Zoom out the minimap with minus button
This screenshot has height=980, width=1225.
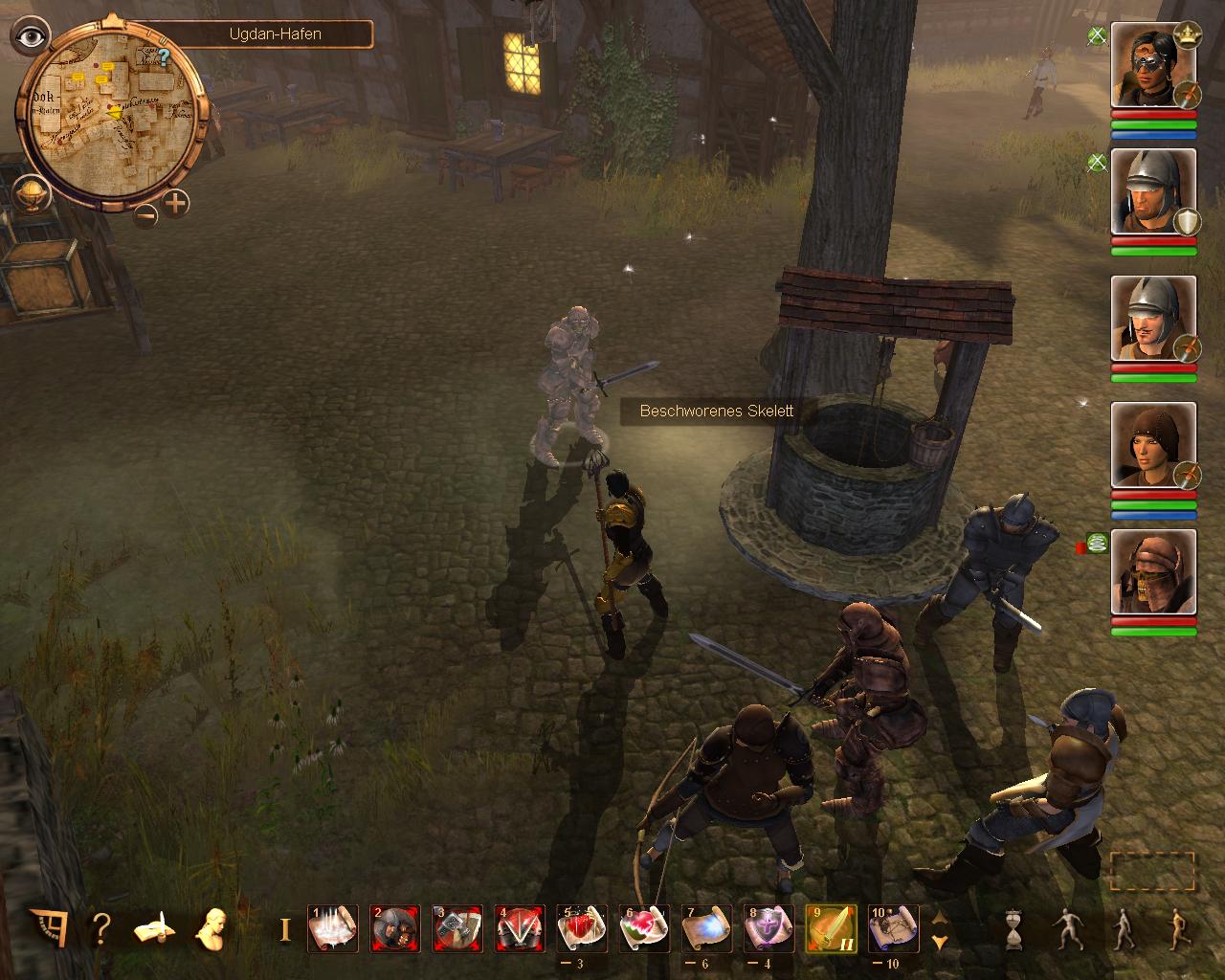[145, 214]
